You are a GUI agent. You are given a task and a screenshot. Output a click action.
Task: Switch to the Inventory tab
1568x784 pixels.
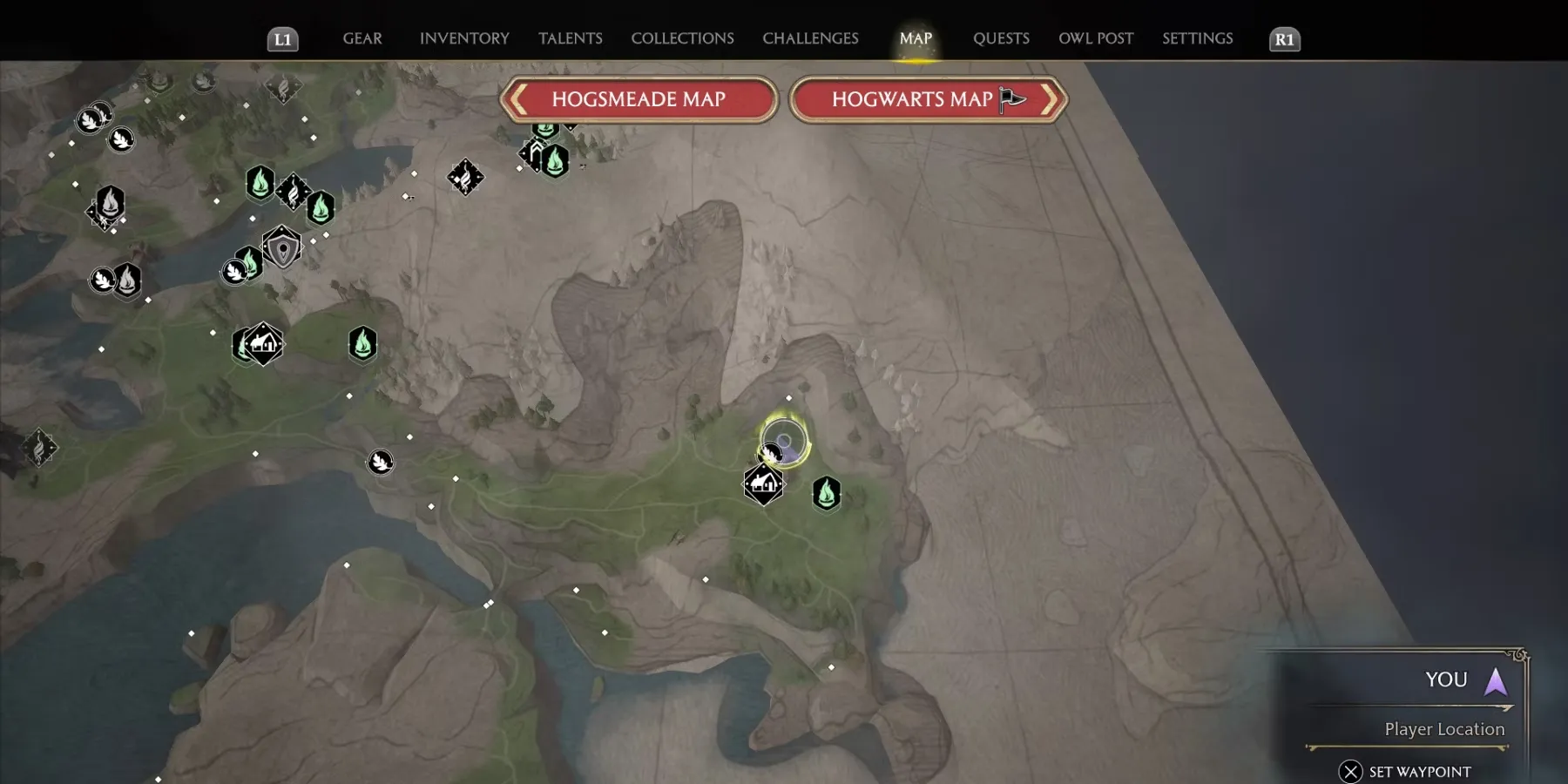(464, 38)
